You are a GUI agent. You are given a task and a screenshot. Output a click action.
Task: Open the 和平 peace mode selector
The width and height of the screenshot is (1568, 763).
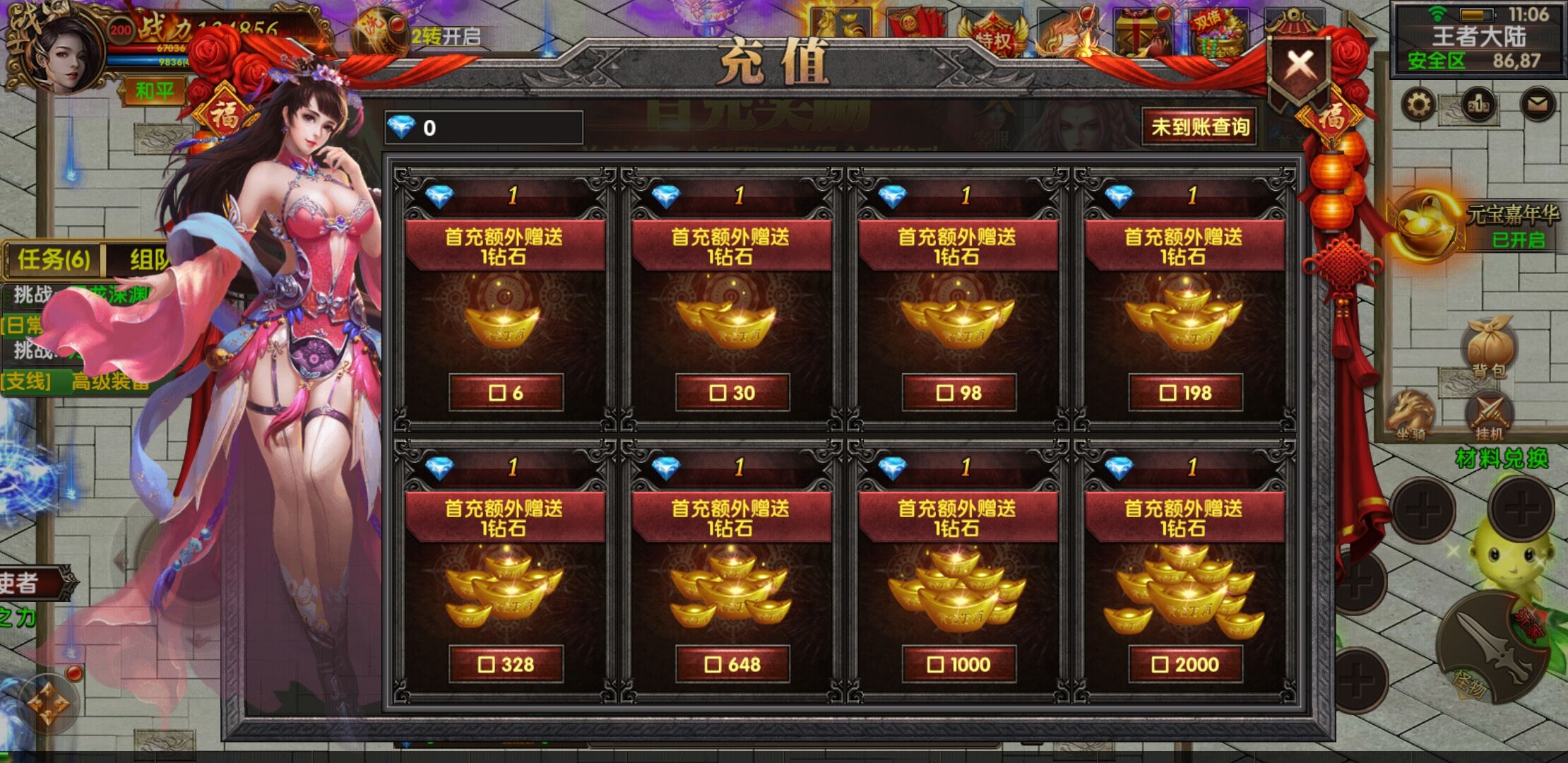tap(155, 90)
